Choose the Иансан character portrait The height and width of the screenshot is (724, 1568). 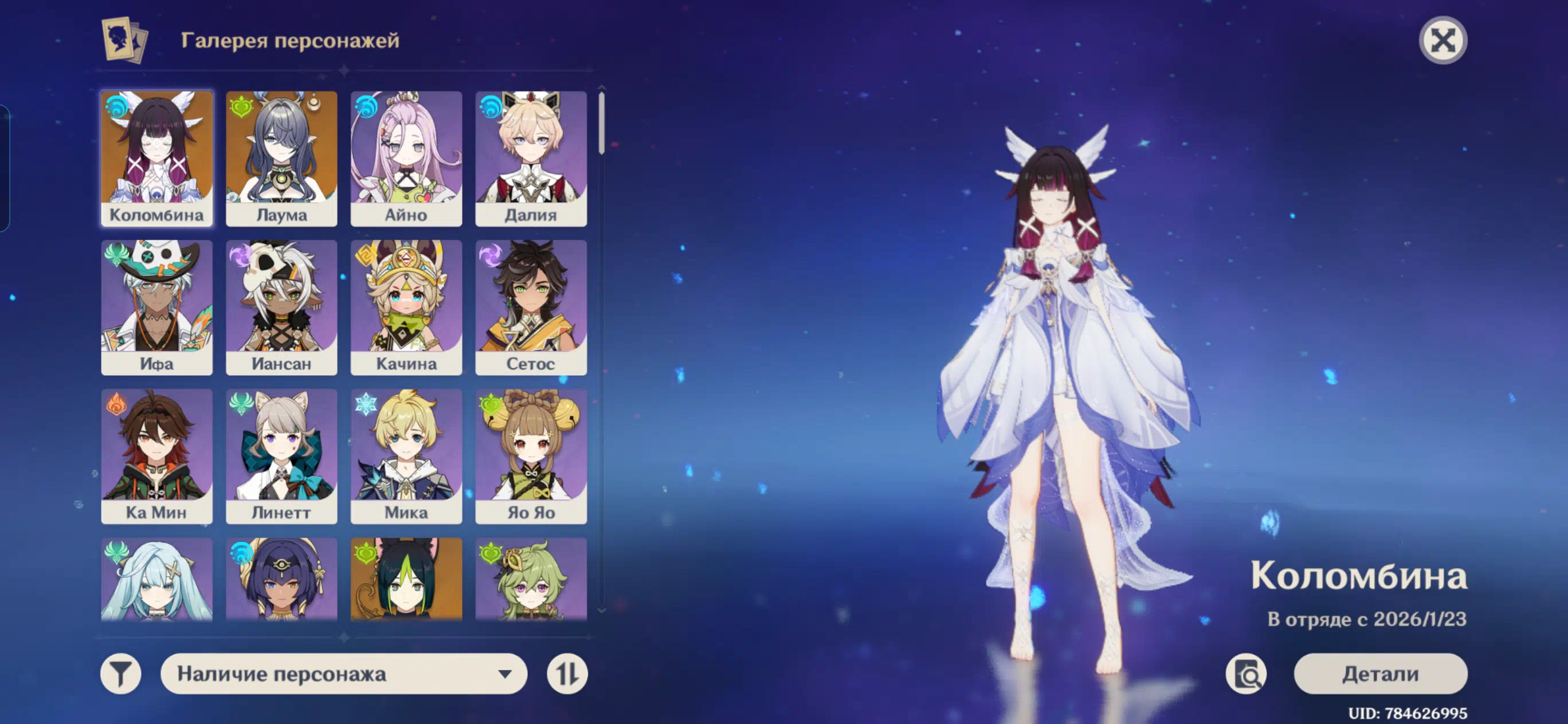281,306
